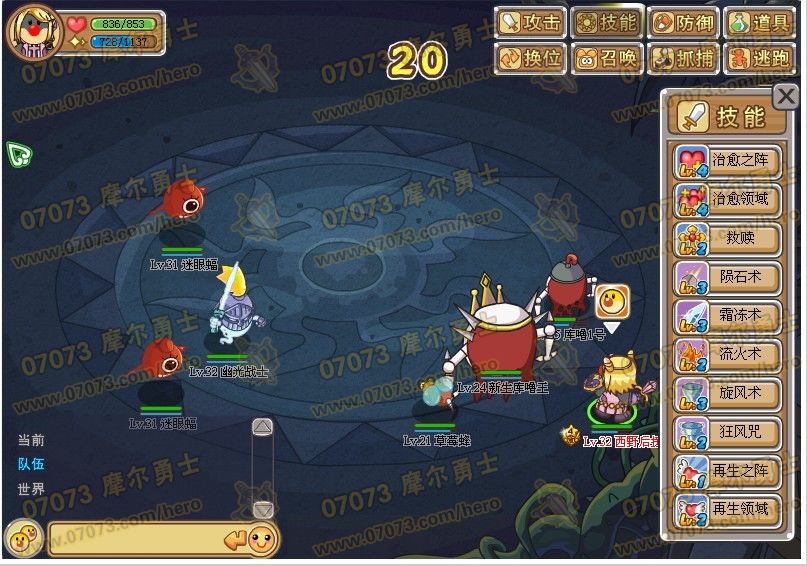This screenshot has height=566, width=807.
Task: Choose the 旋风术 whirlwind skill
Action: [x=728, y=393]
